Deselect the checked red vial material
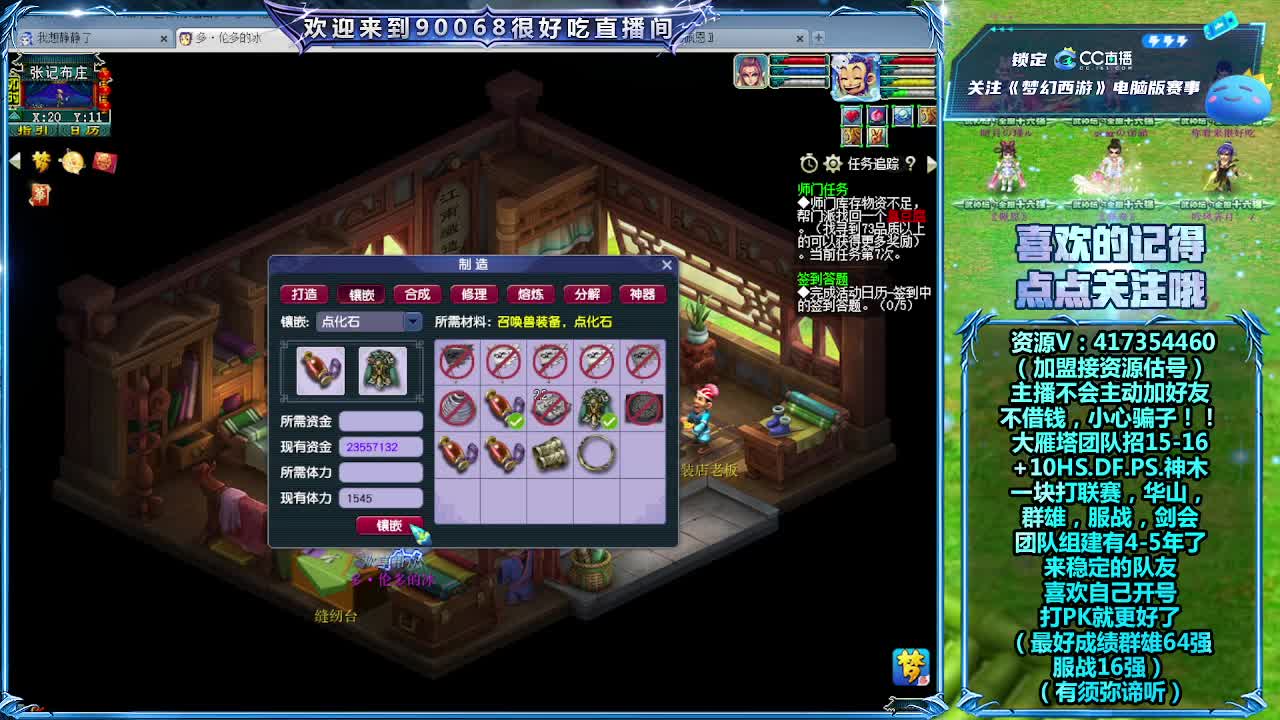Screen dimensions: 1280x720 point(503,408)
